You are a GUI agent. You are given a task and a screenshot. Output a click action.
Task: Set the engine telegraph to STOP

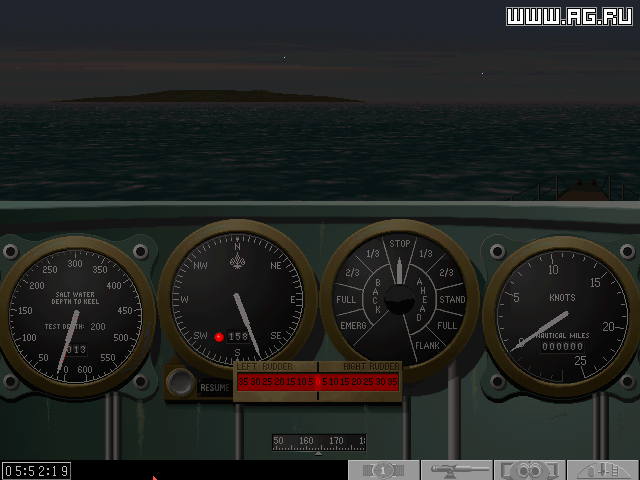(400, 243)
